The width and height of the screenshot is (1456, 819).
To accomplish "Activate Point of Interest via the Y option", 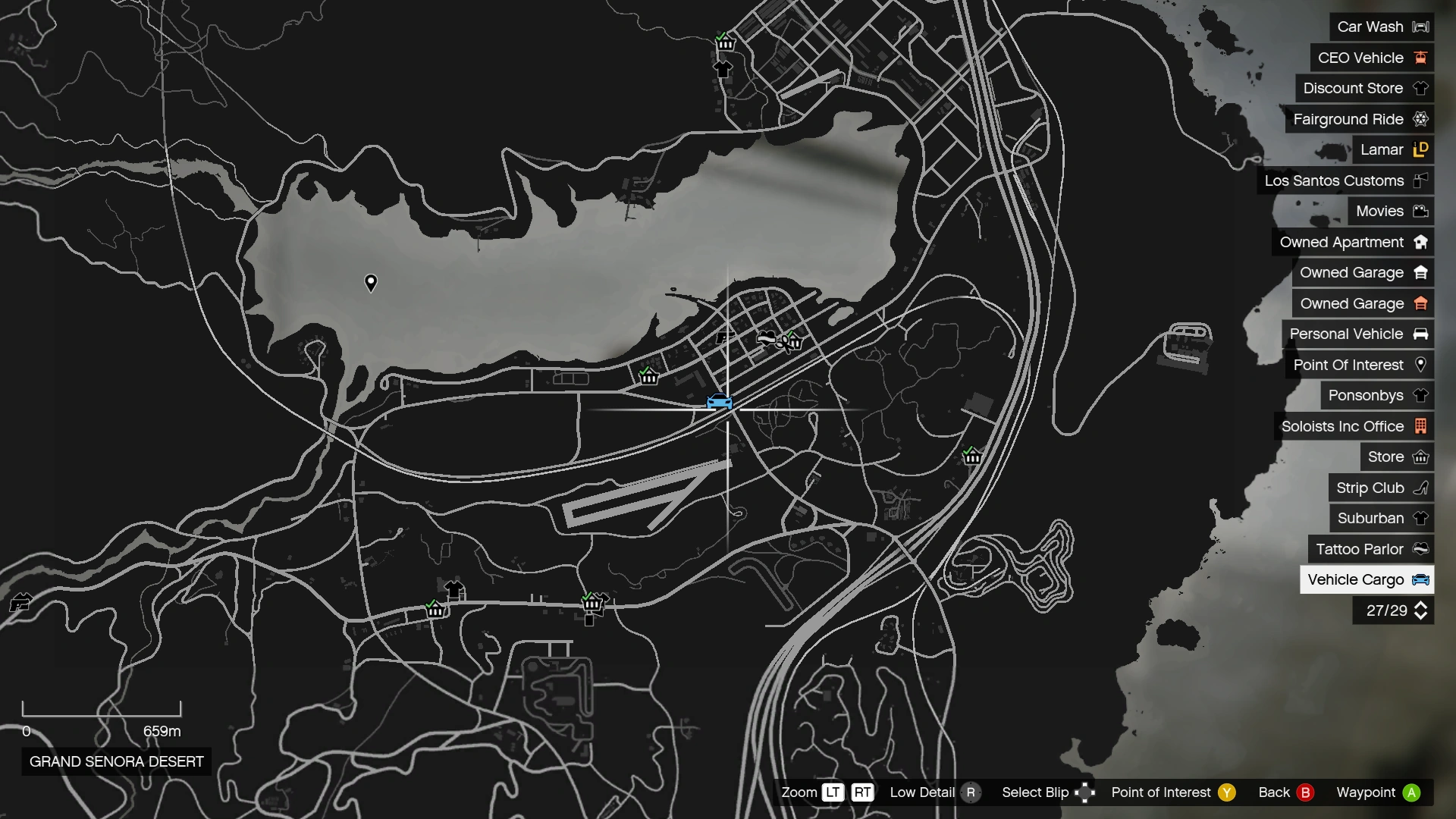I will tap(1226, 792).
